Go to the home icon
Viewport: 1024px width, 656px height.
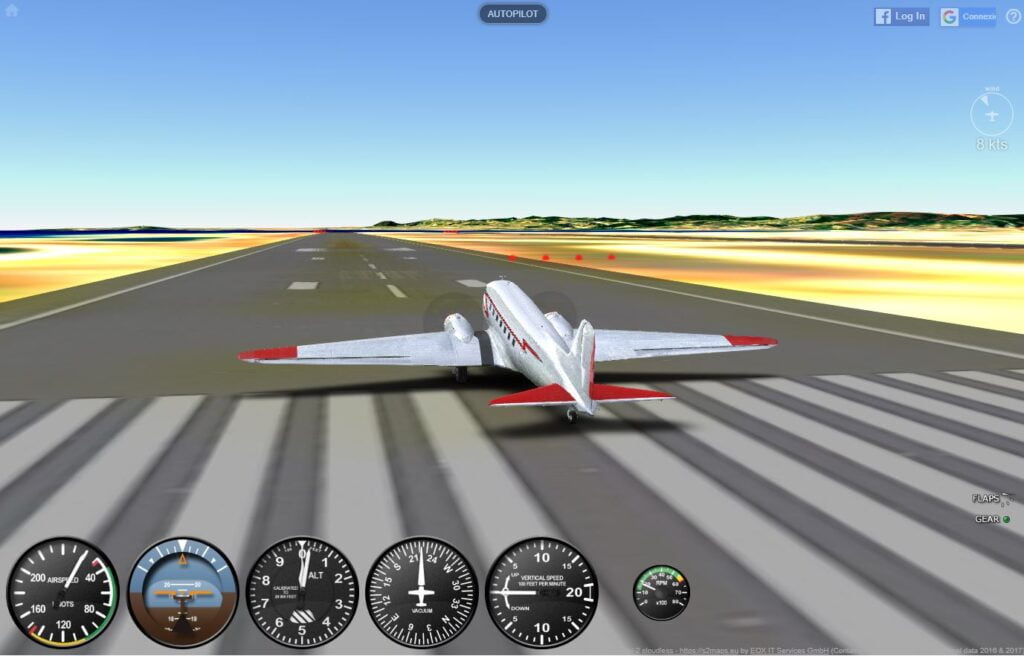(x=12, y=11)
